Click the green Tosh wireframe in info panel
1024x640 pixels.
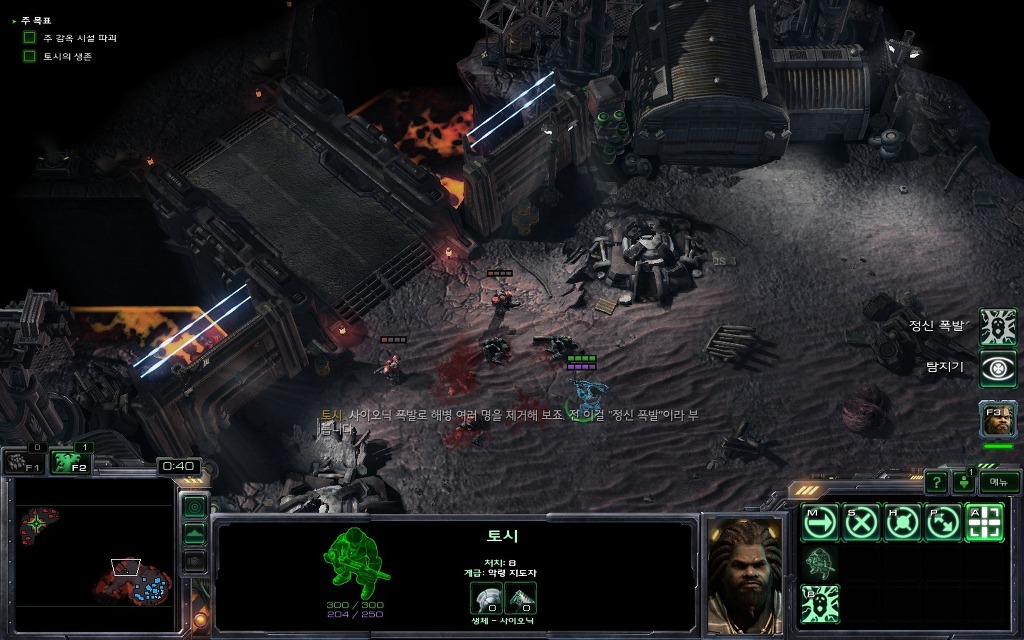354,563
